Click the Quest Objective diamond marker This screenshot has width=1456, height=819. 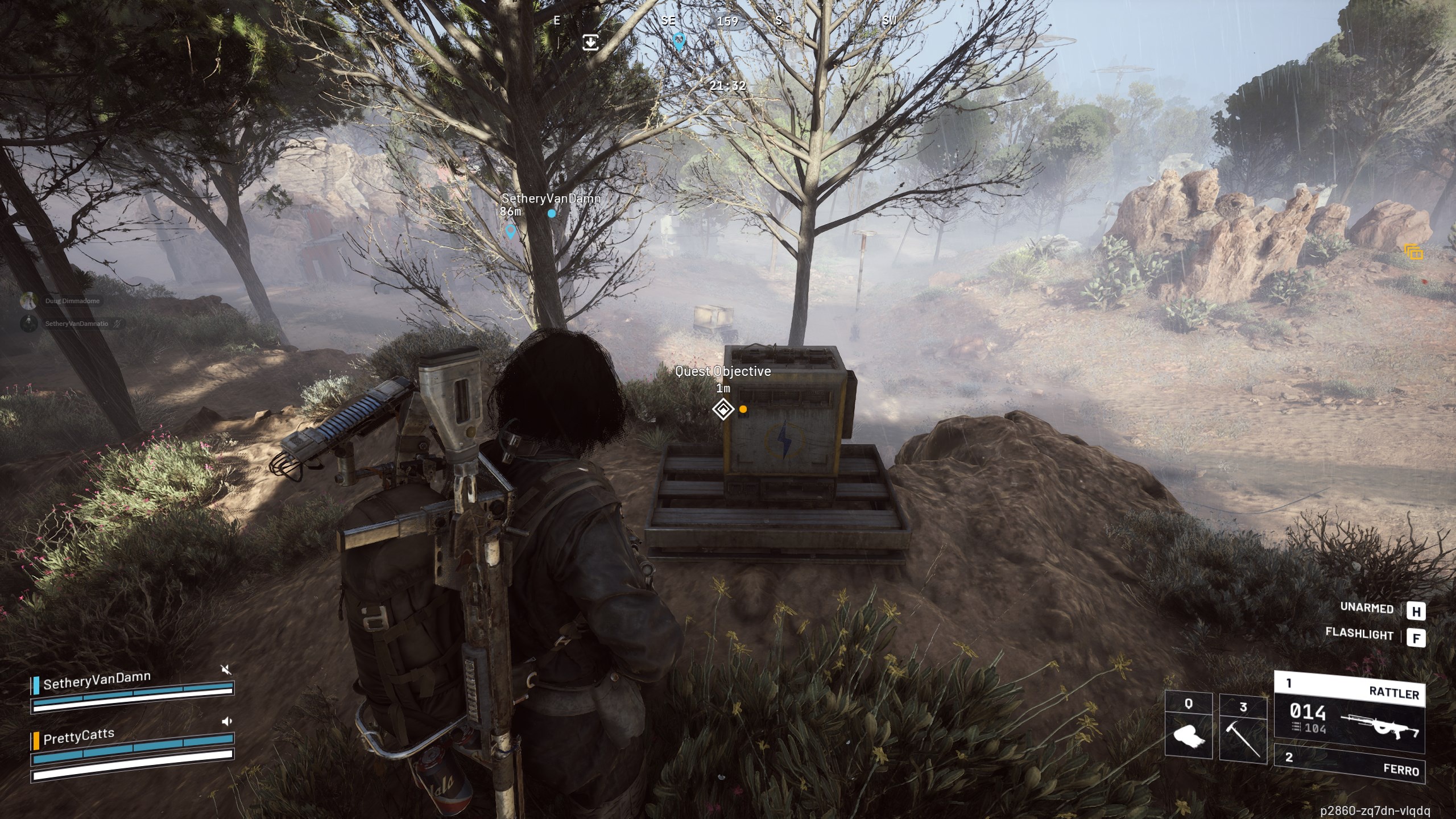coord(723,409)
